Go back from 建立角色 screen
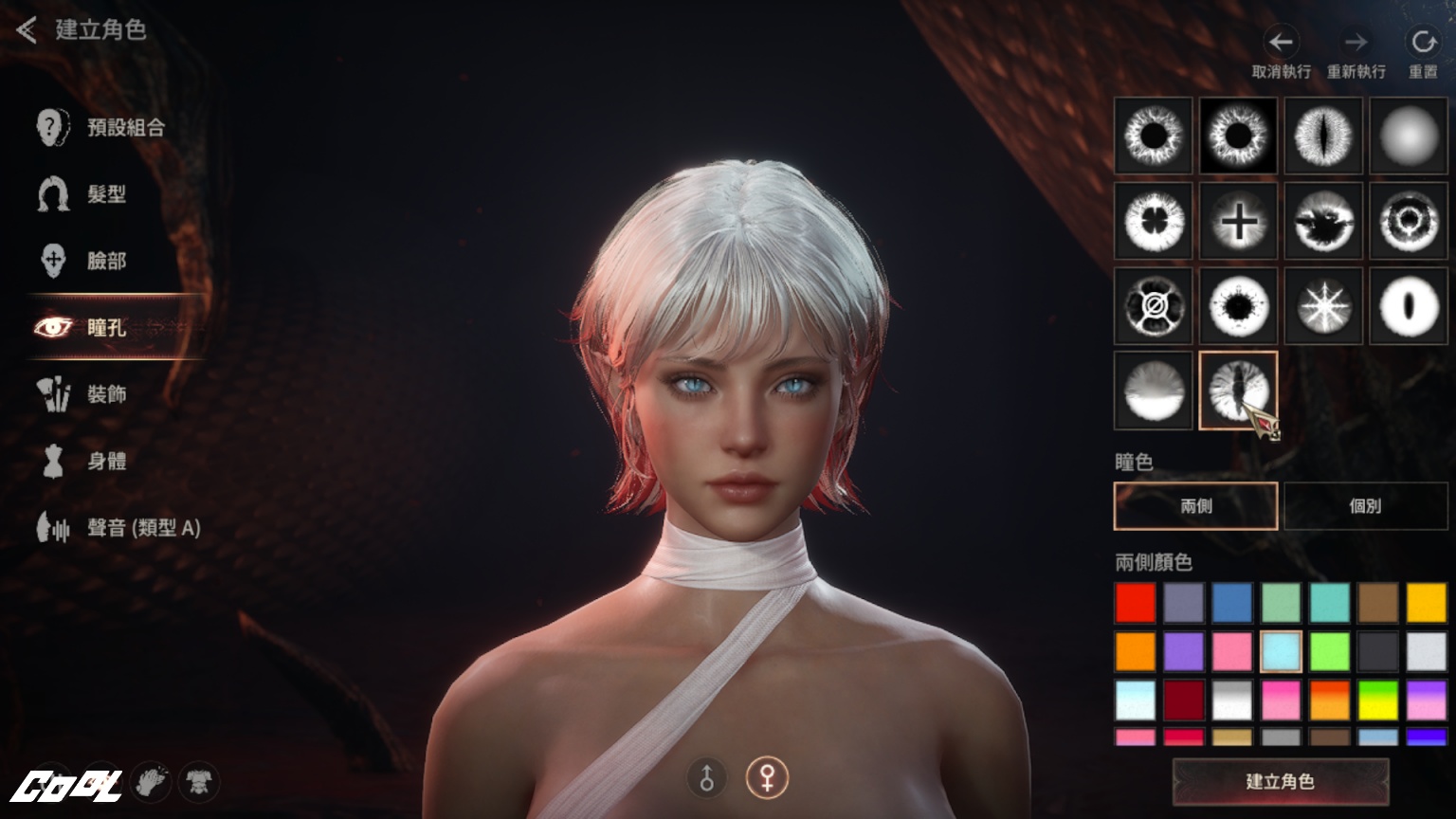 (27, 30)
